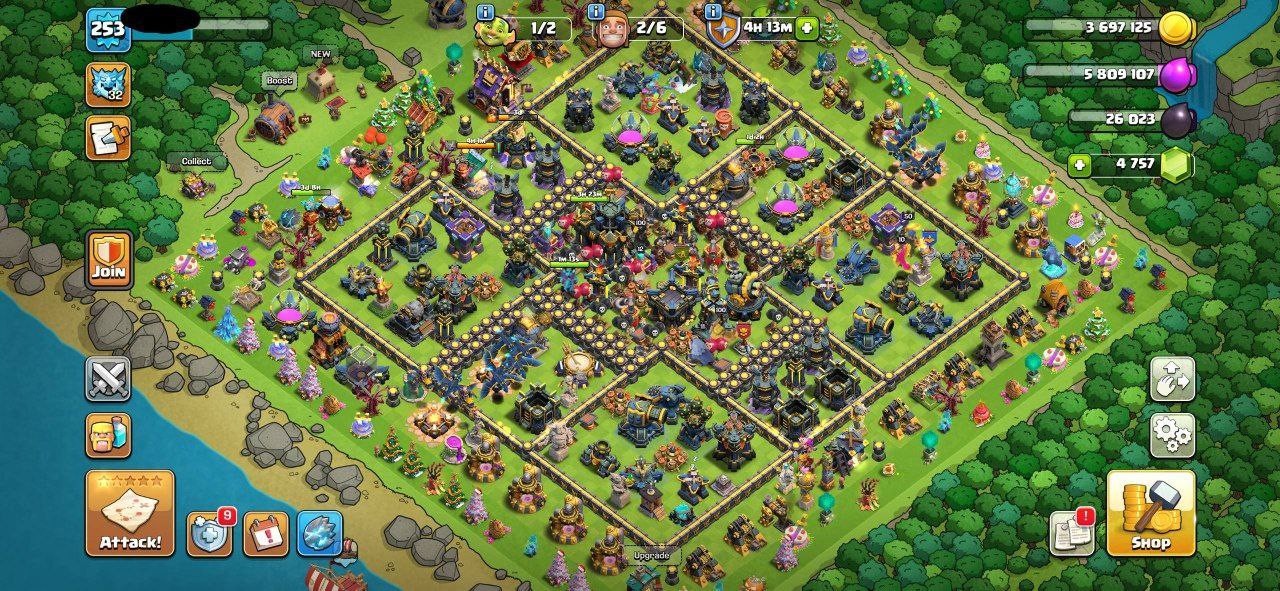Open the Shop
The height and width of the screenshot is (591, 1280).
pos(1151,514)
